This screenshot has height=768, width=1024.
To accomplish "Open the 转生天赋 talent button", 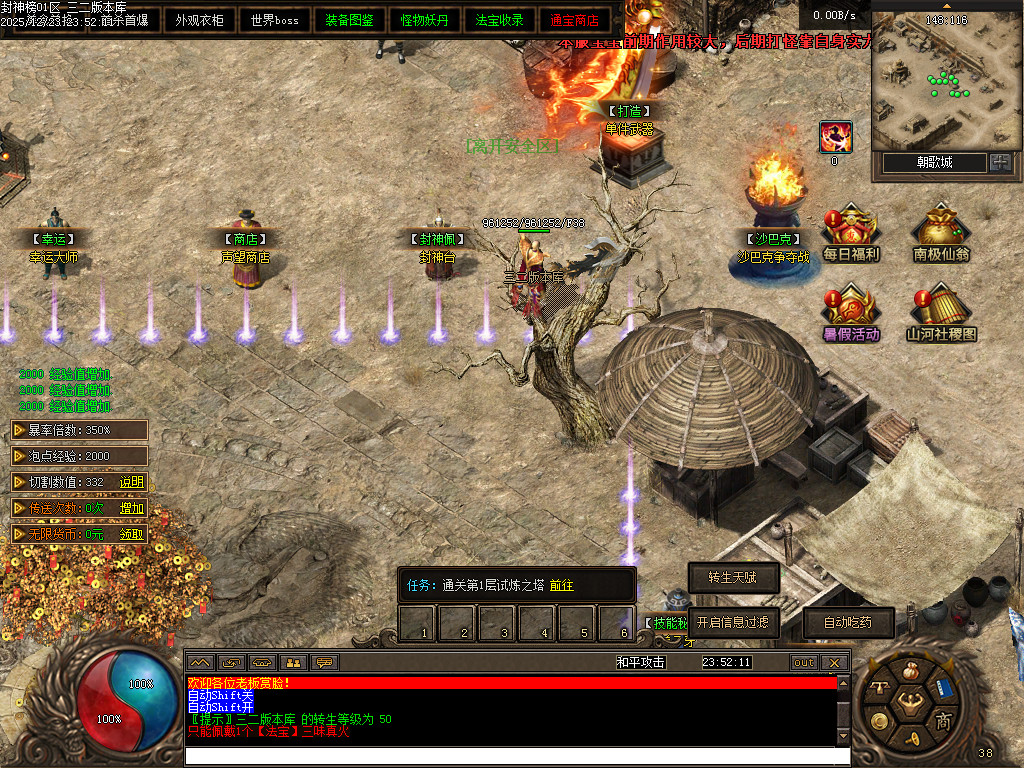I will [x=733, y=577].
